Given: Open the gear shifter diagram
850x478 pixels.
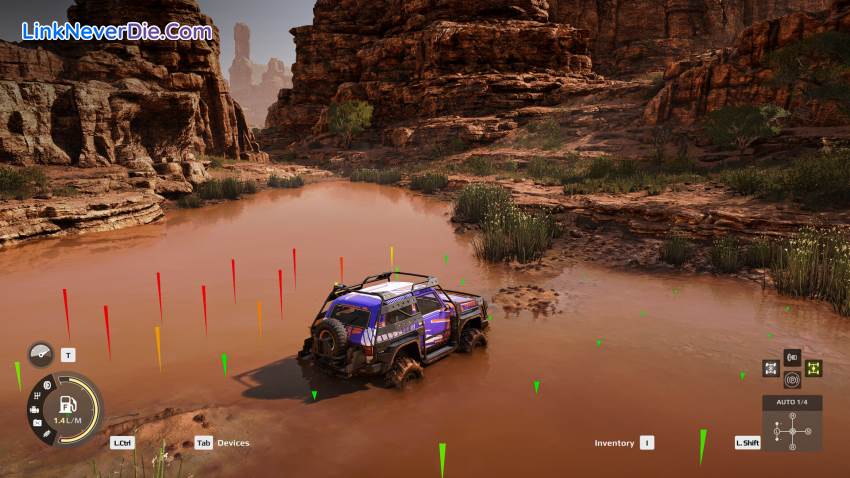Looking at the screenshot, I should click(792, 431).
